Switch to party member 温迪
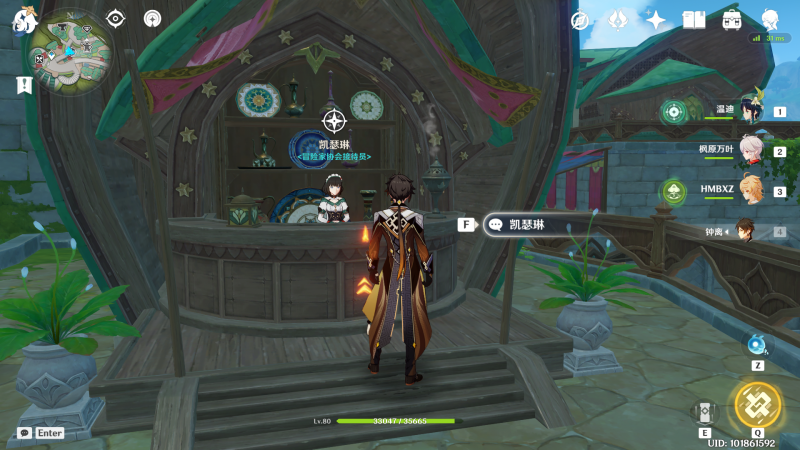 (749, 111)
